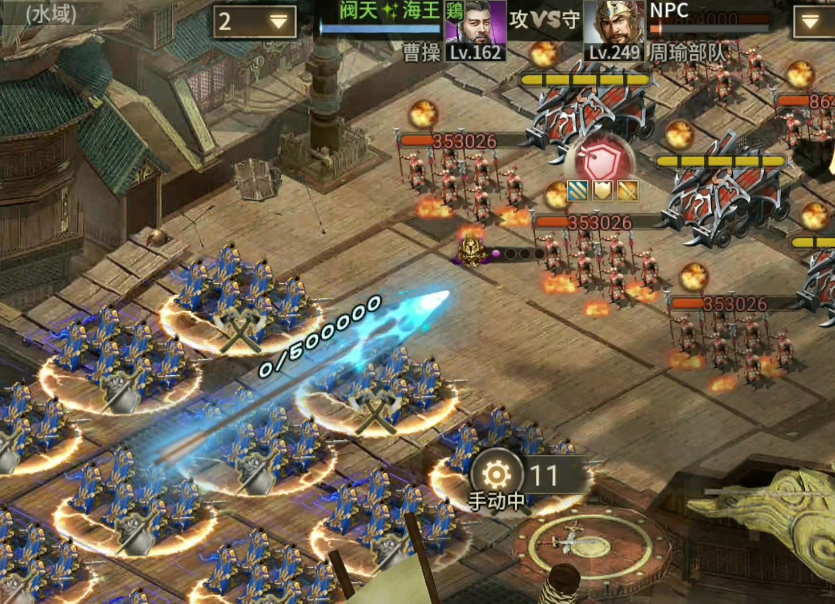Tap the red shield emblem icon
The image size is (835, 604).
(601, 160)
